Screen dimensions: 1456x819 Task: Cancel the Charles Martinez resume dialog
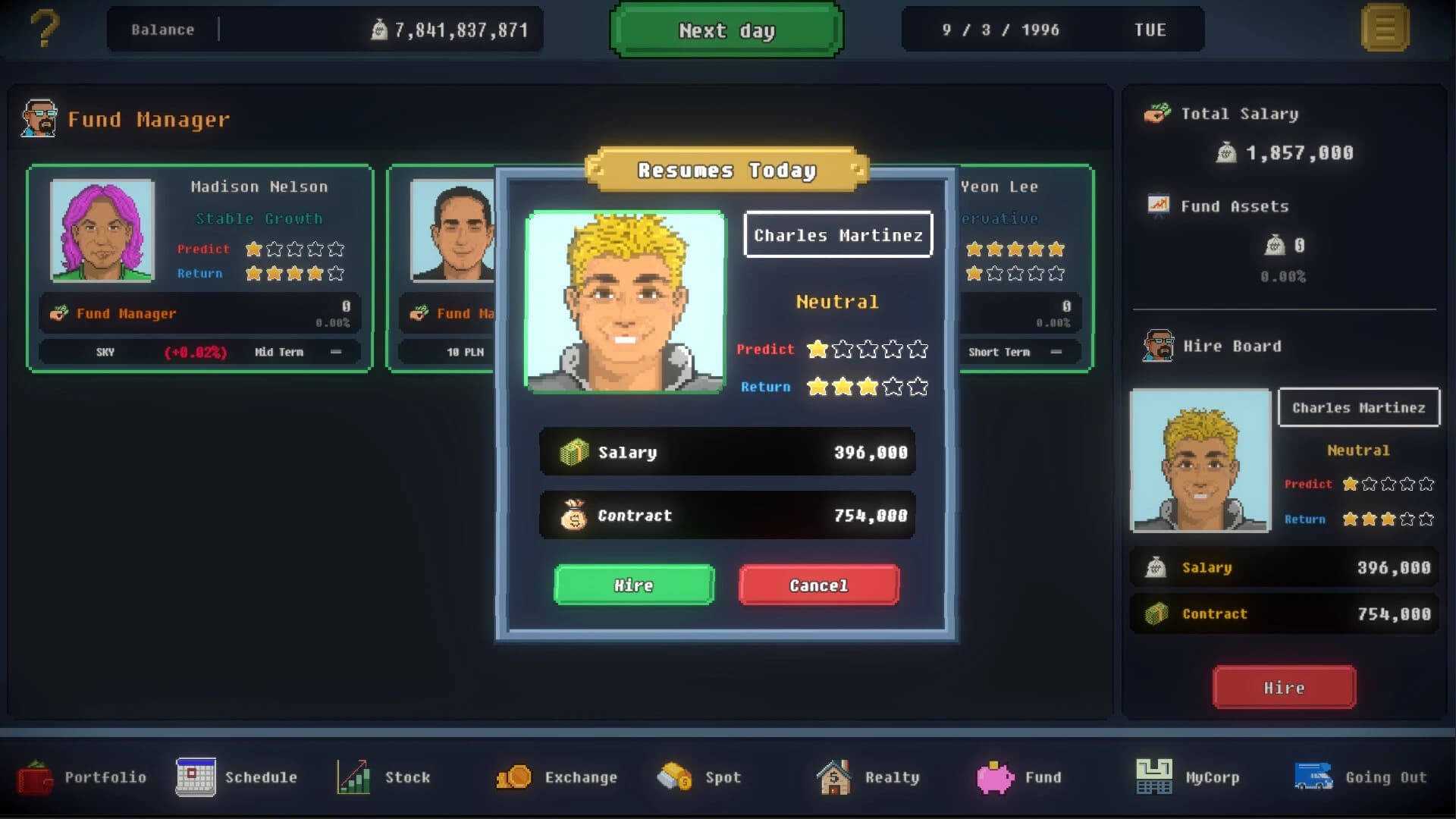[818, 585]
